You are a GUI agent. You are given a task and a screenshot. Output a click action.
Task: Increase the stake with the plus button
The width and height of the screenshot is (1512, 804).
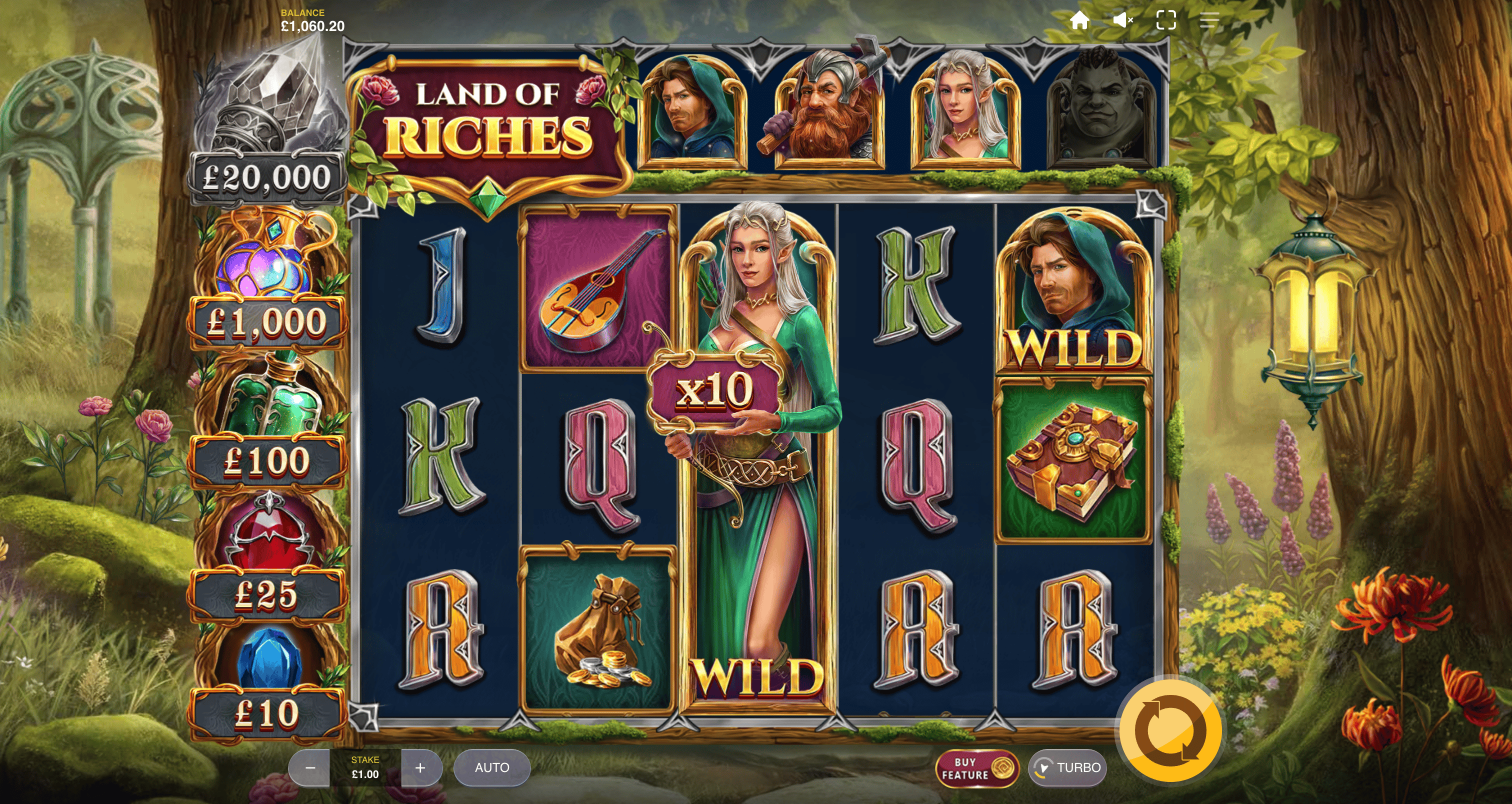(x=420, y=767)
